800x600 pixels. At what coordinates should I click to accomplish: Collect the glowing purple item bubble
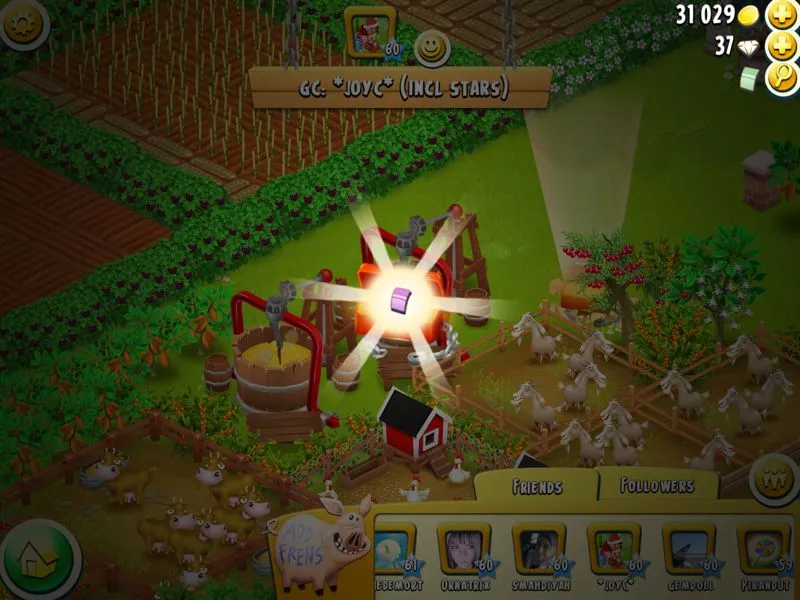[x=401, y=297]
